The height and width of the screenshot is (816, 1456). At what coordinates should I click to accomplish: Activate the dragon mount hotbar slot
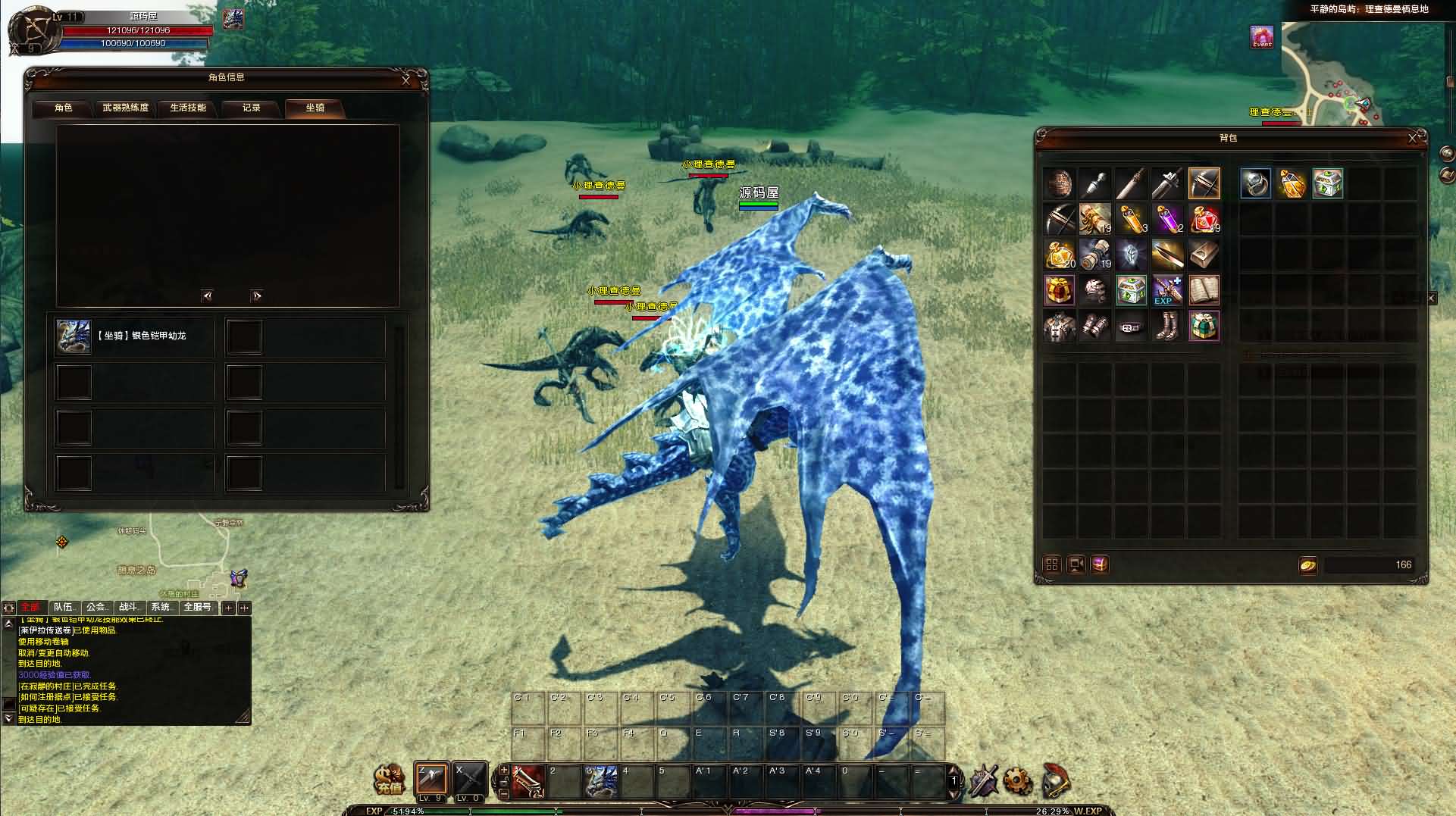[602, 781]
